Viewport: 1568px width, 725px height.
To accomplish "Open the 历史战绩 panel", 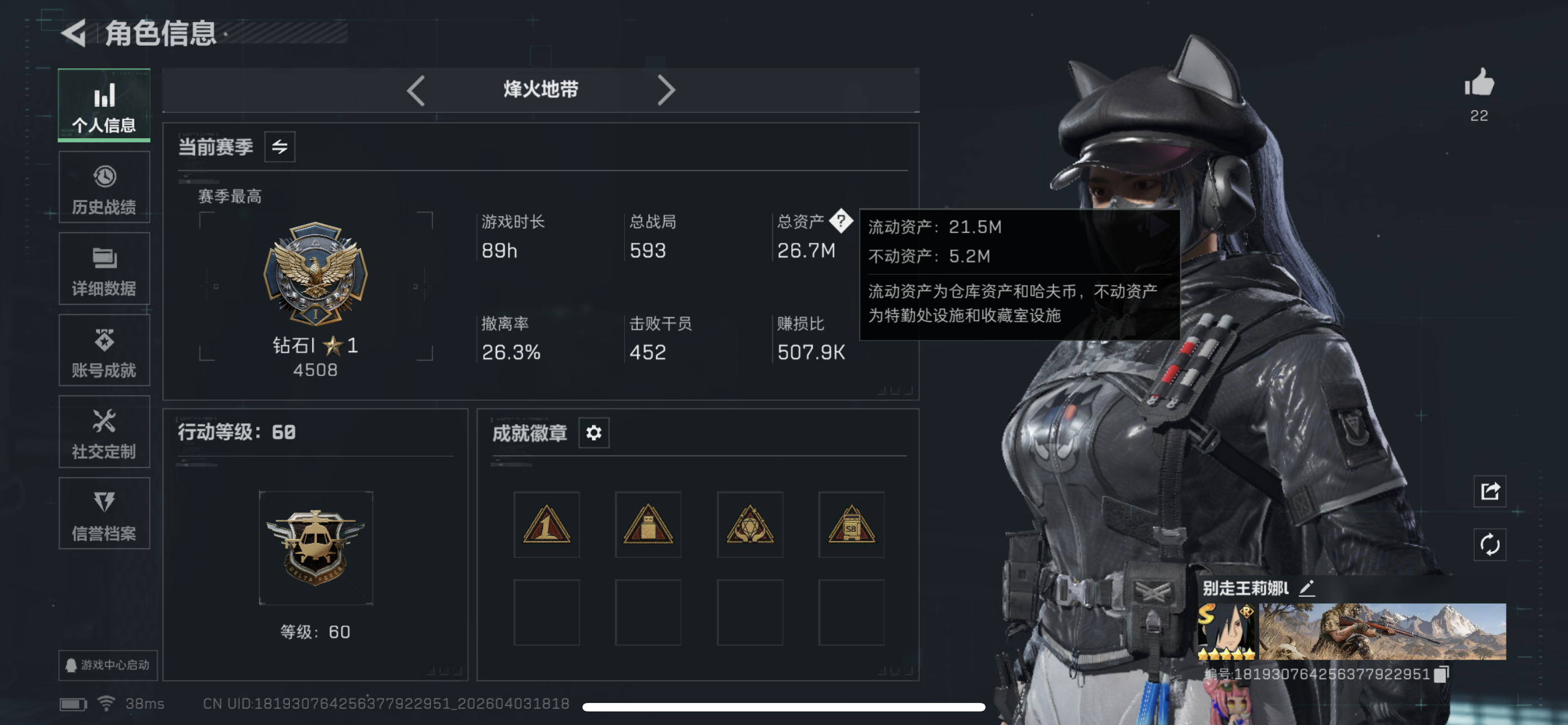I will (x=104, y=187).
